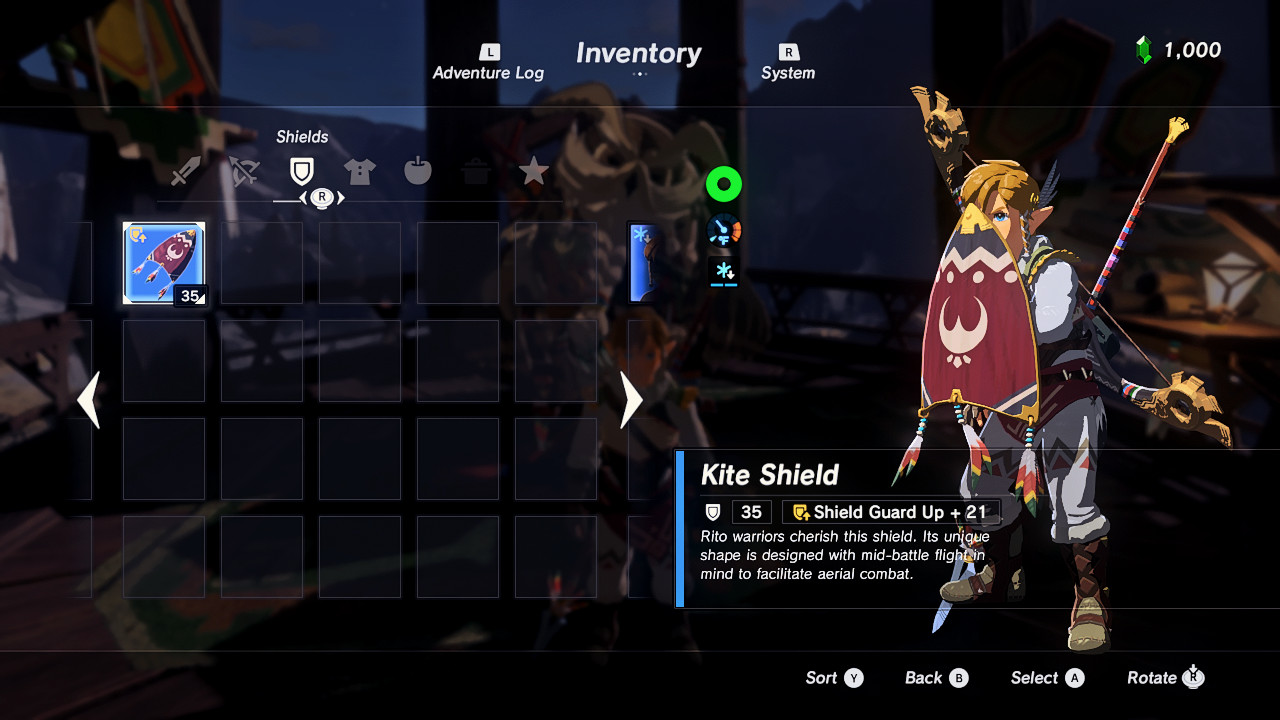Click the Shields category icon
Viewport: 1280px width, 720px height.
pyautogui.click(x=302, y=170)
